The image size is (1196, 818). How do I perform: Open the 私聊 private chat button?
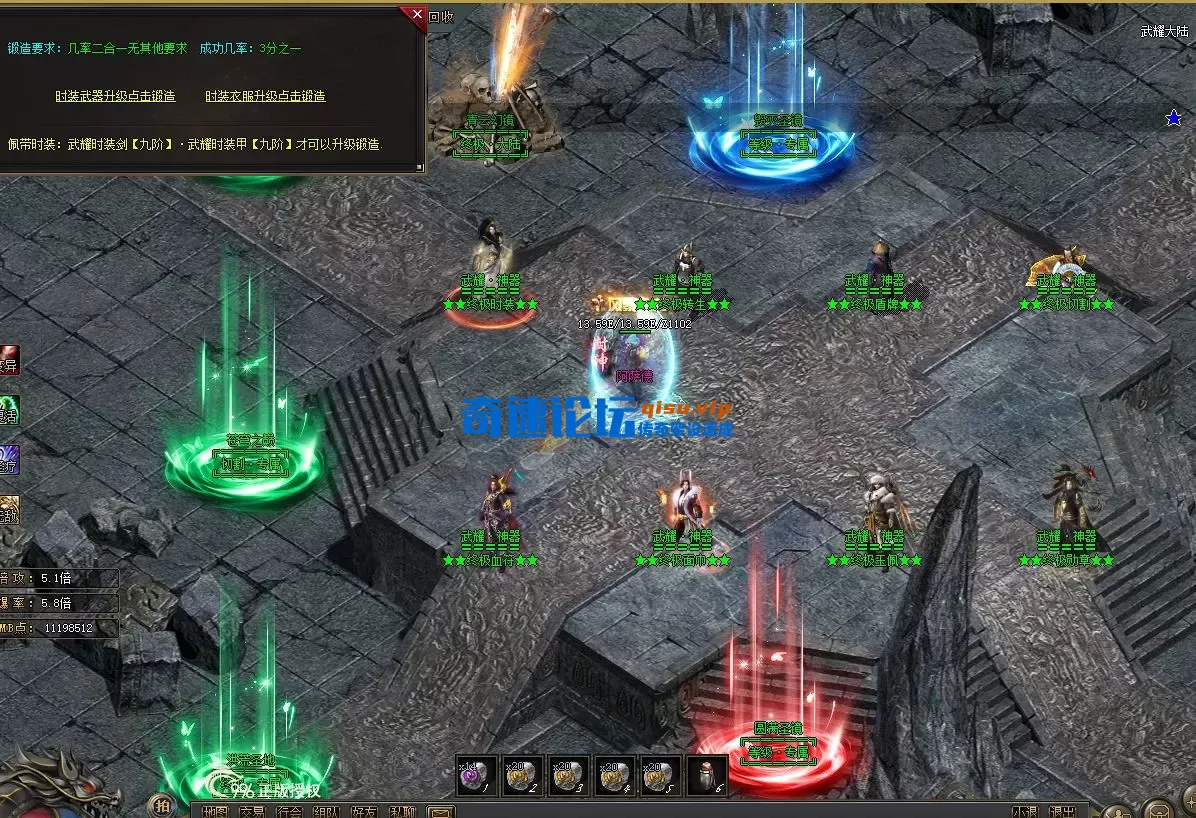402,812
